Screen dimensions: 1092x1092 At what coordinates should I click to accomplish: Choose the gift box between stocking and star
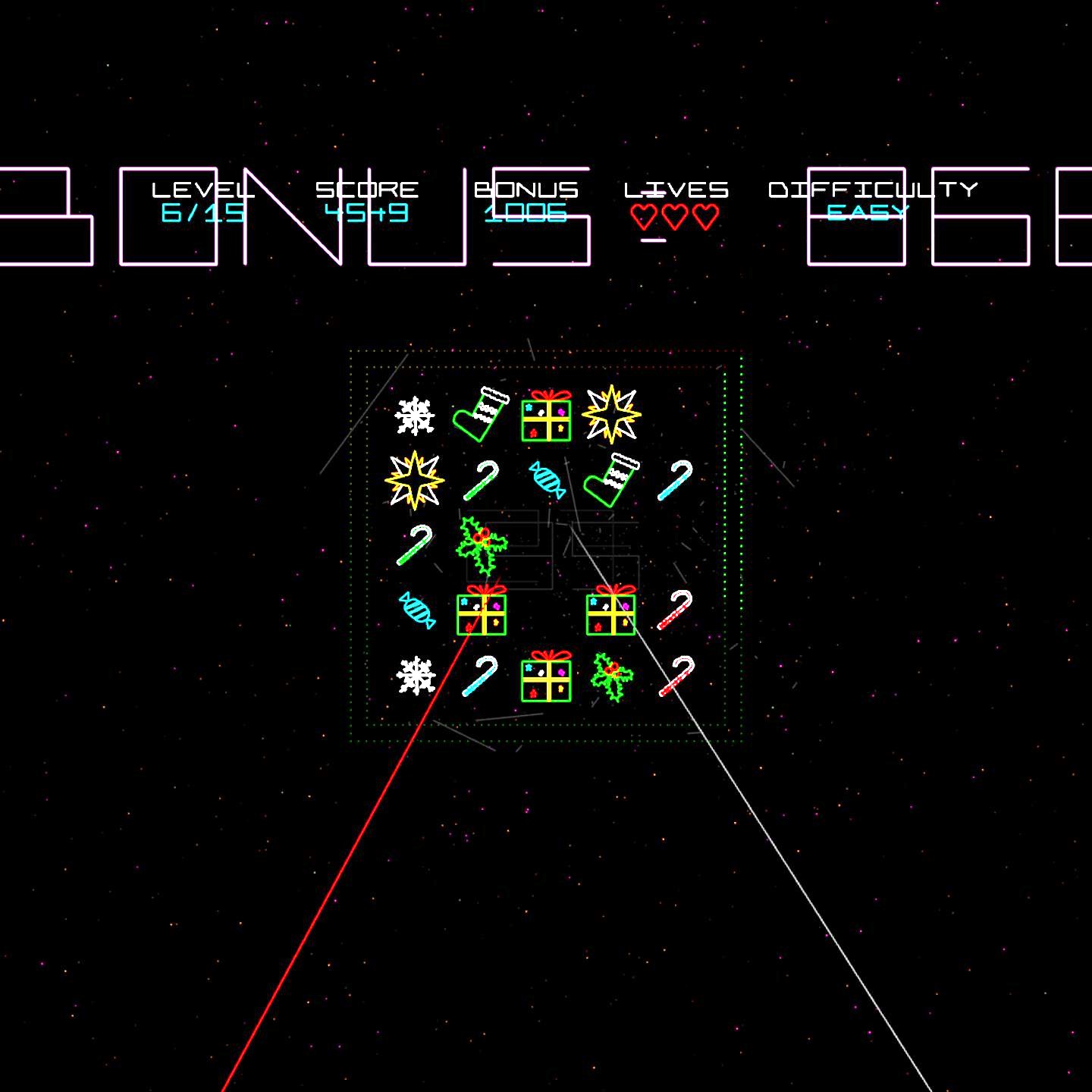point(546,416)
